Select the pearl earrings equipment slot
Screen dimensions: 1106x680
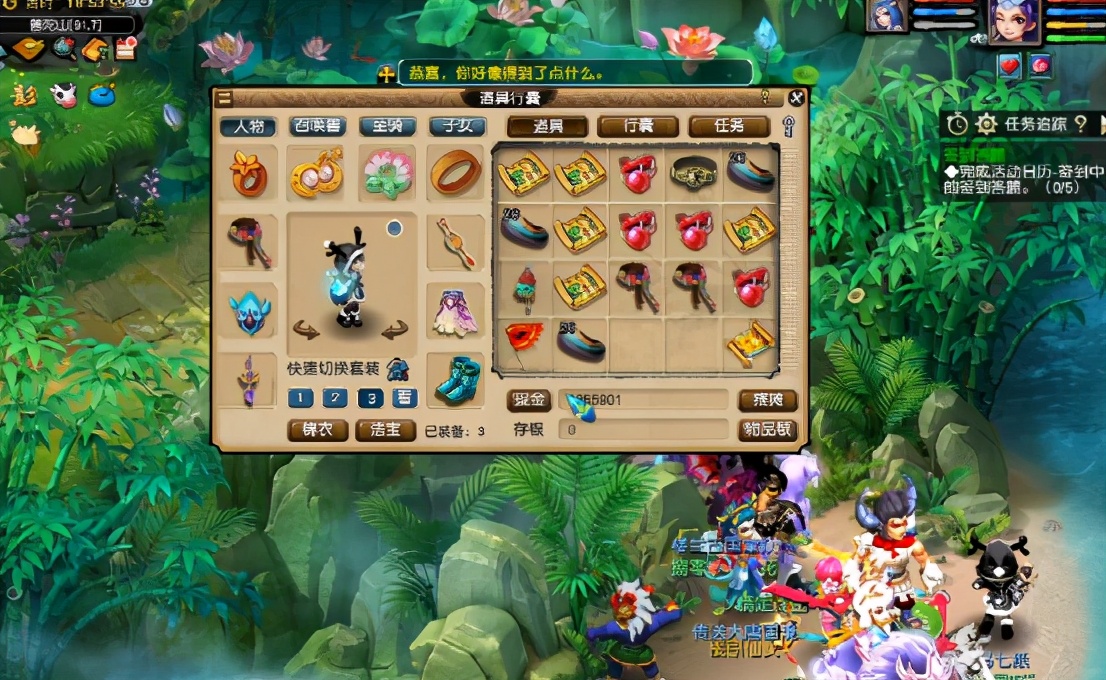coord(317,173)
